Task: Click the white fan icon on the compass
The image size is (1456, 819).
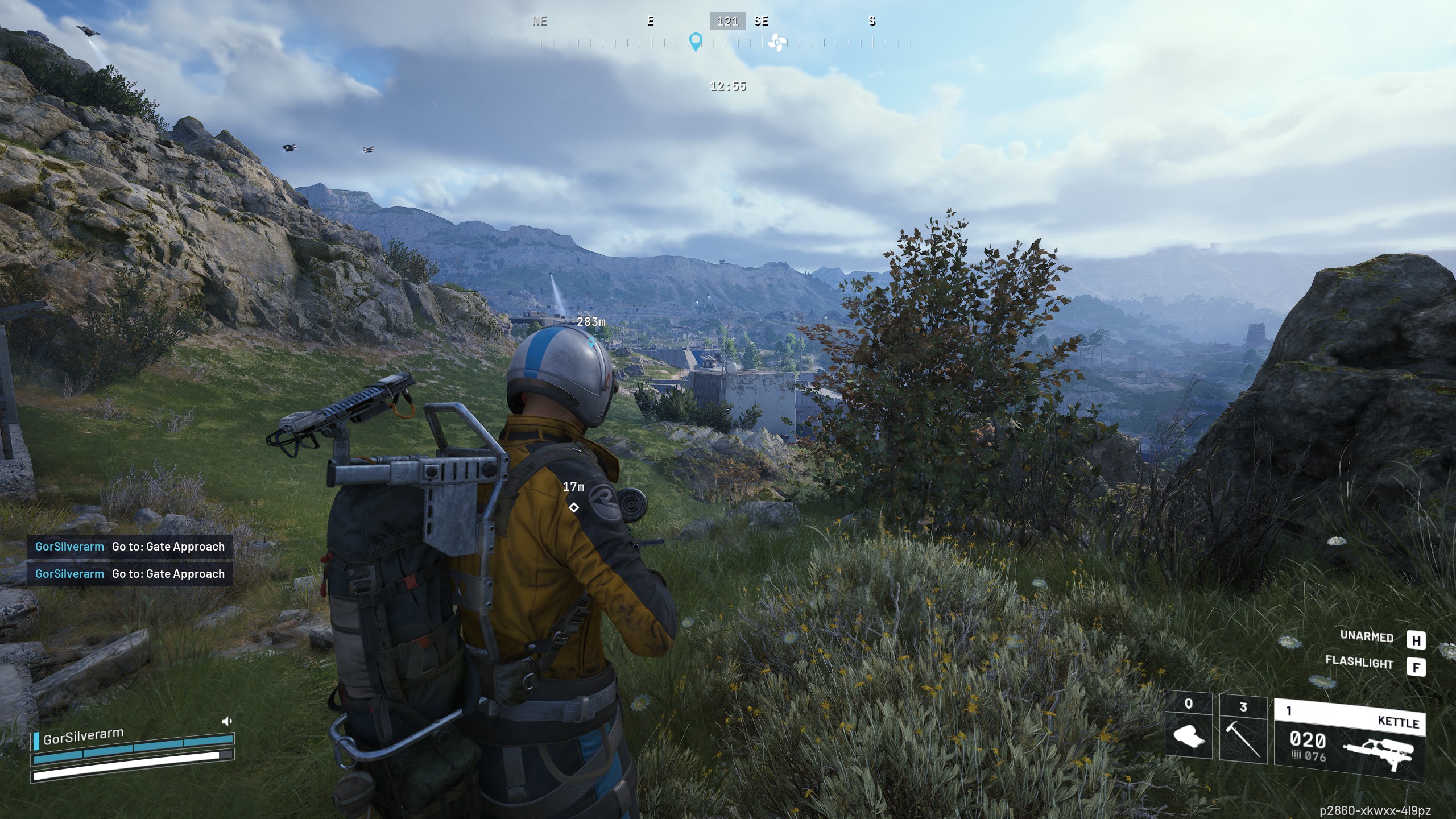Action: pyautogui.click(x=776, y=42)
